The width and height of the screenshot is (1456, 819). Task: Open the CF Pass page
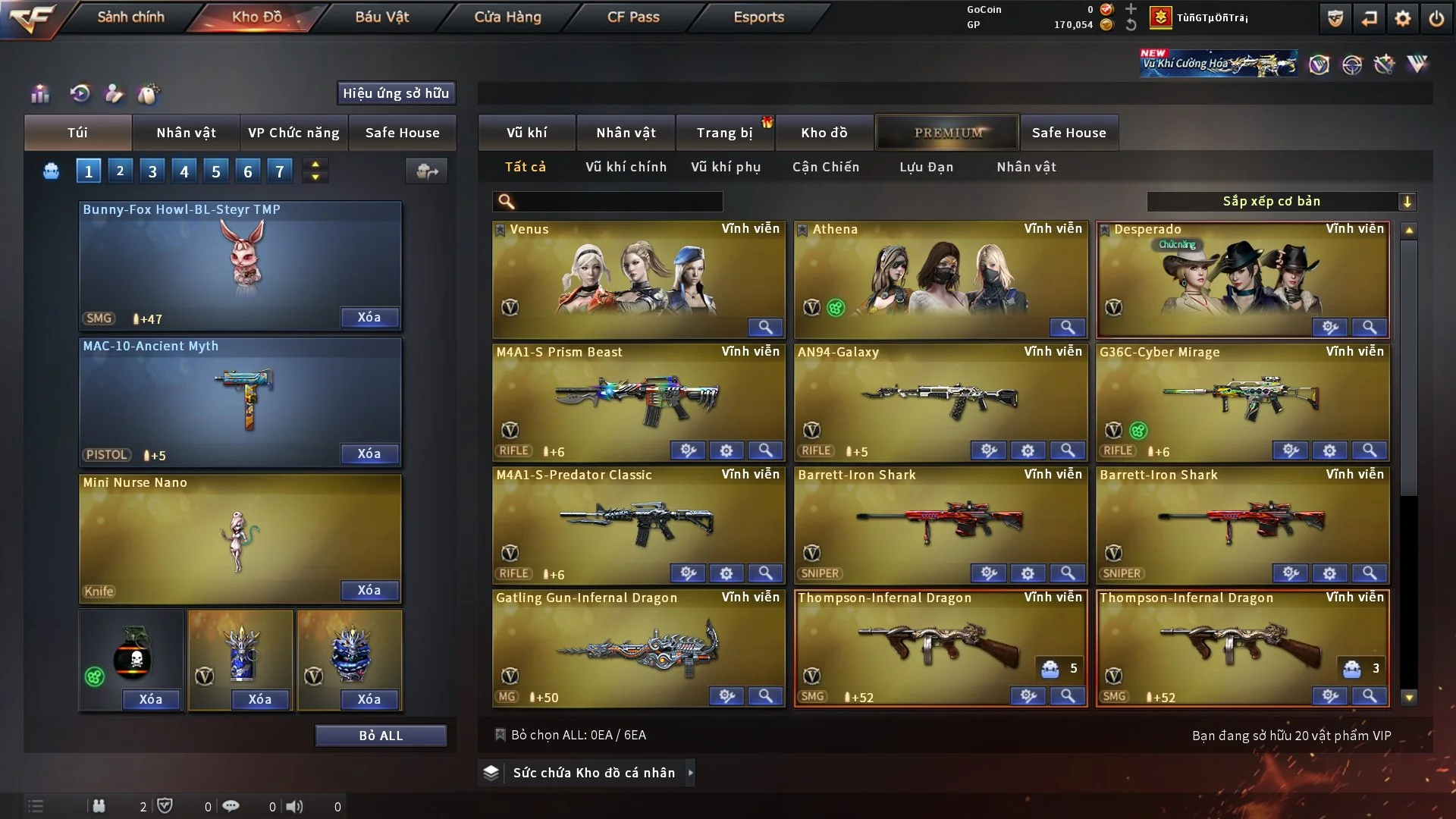point(633,17)
